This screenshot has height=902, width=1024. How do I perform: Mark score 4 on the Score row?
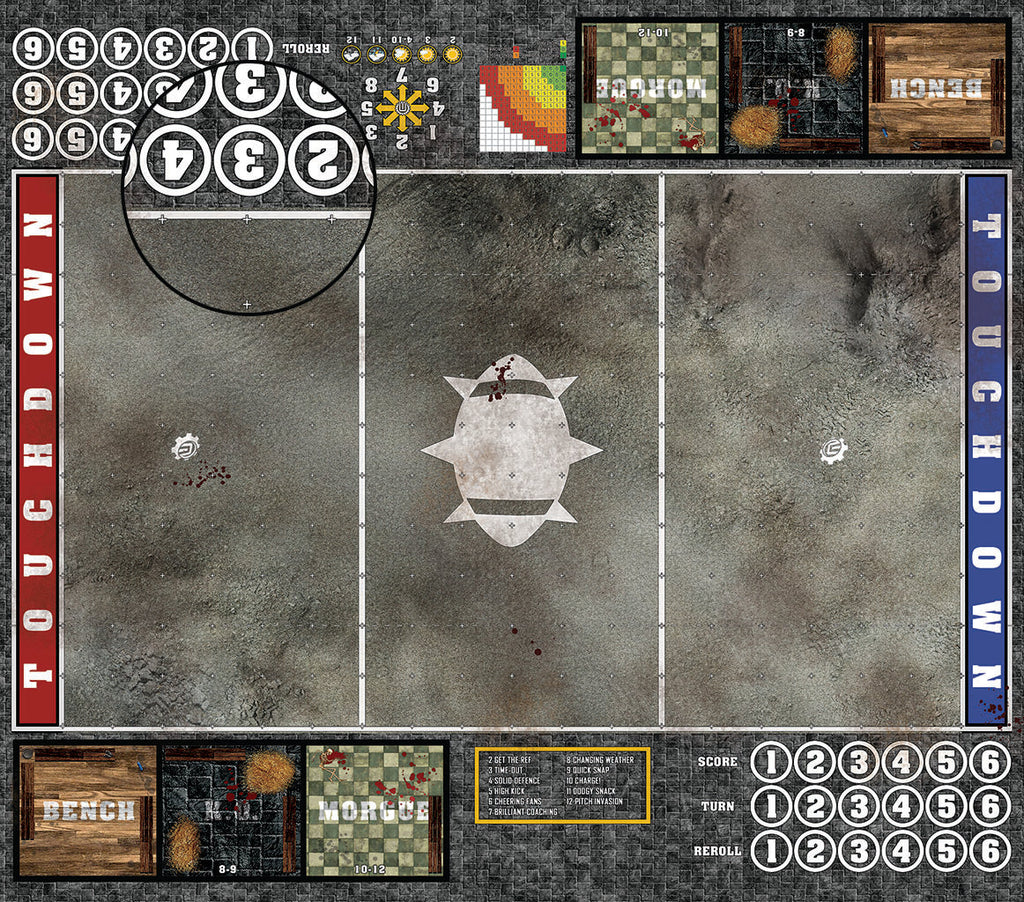click(x=902, y=763)
